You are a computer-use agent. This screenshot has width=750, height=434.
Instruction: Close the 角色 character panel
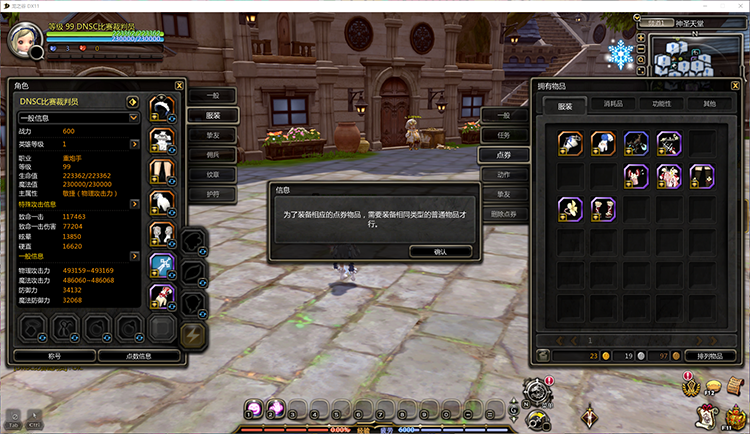click(178, 86)
